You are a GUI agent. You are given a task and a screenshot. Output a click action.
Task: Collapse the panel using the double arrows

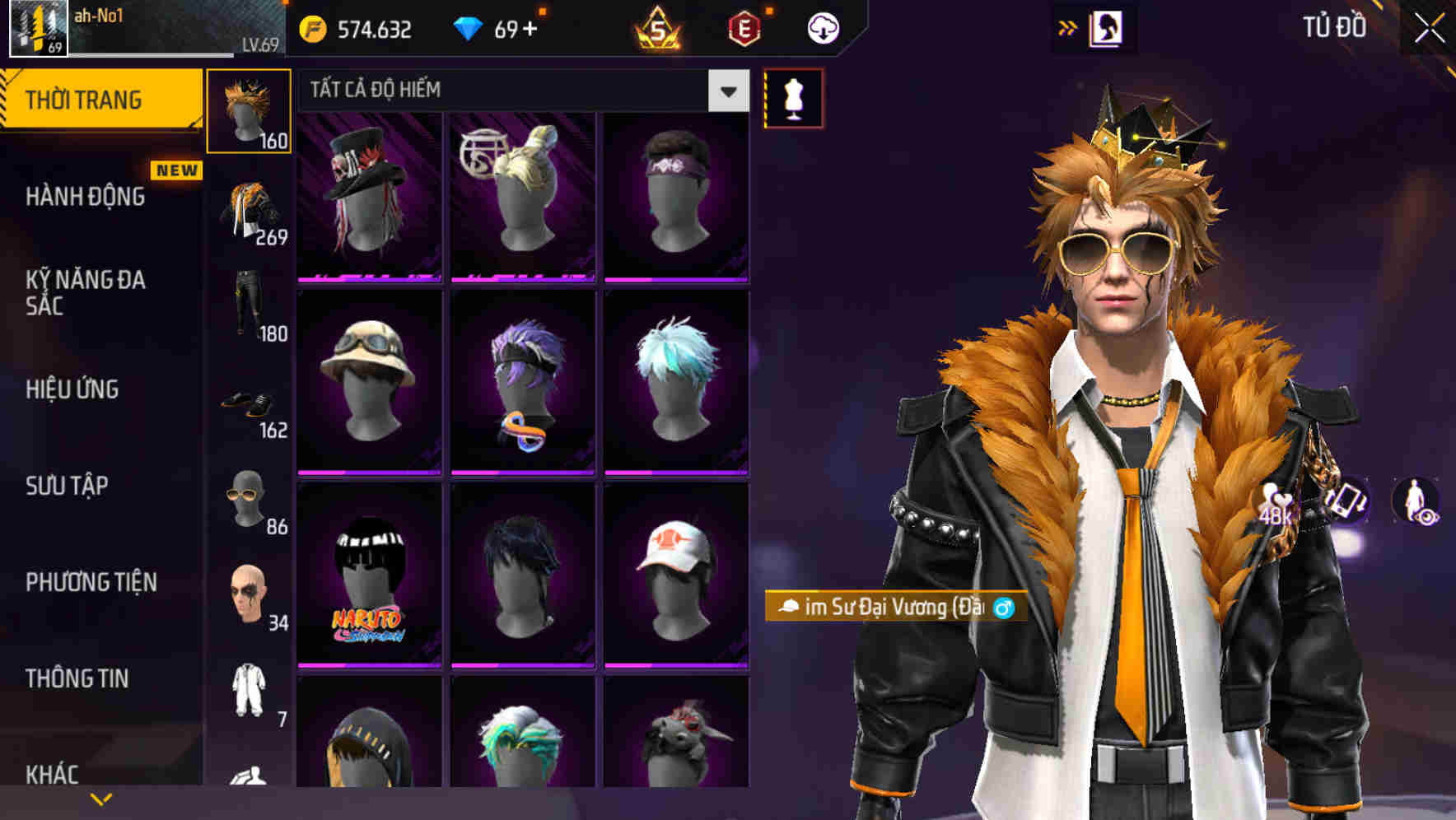click(x=1068, y=27)
